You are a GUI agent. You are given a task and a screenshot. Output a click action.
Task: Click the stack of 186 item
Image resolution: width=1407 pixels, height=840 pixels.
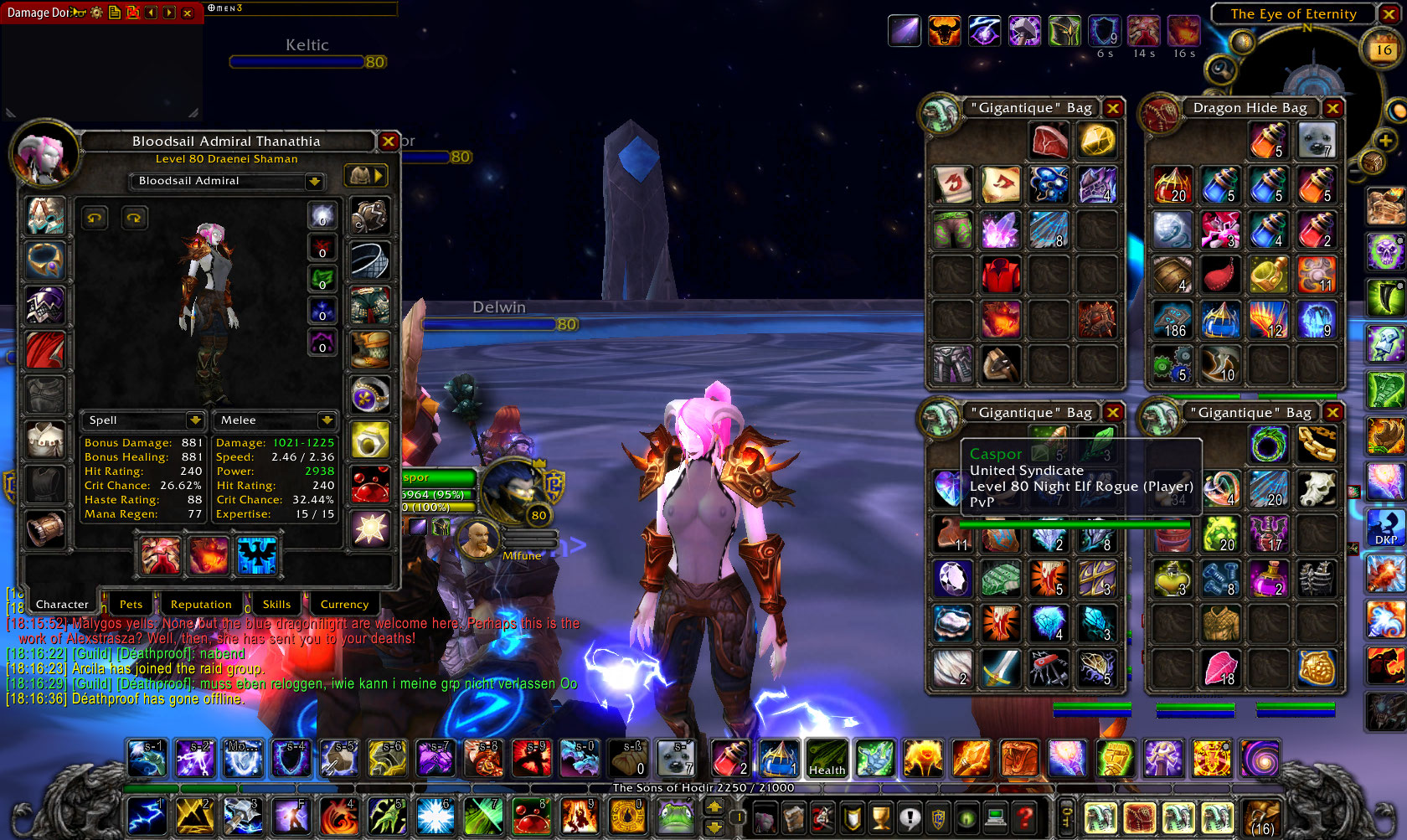tap(1172, 320)
